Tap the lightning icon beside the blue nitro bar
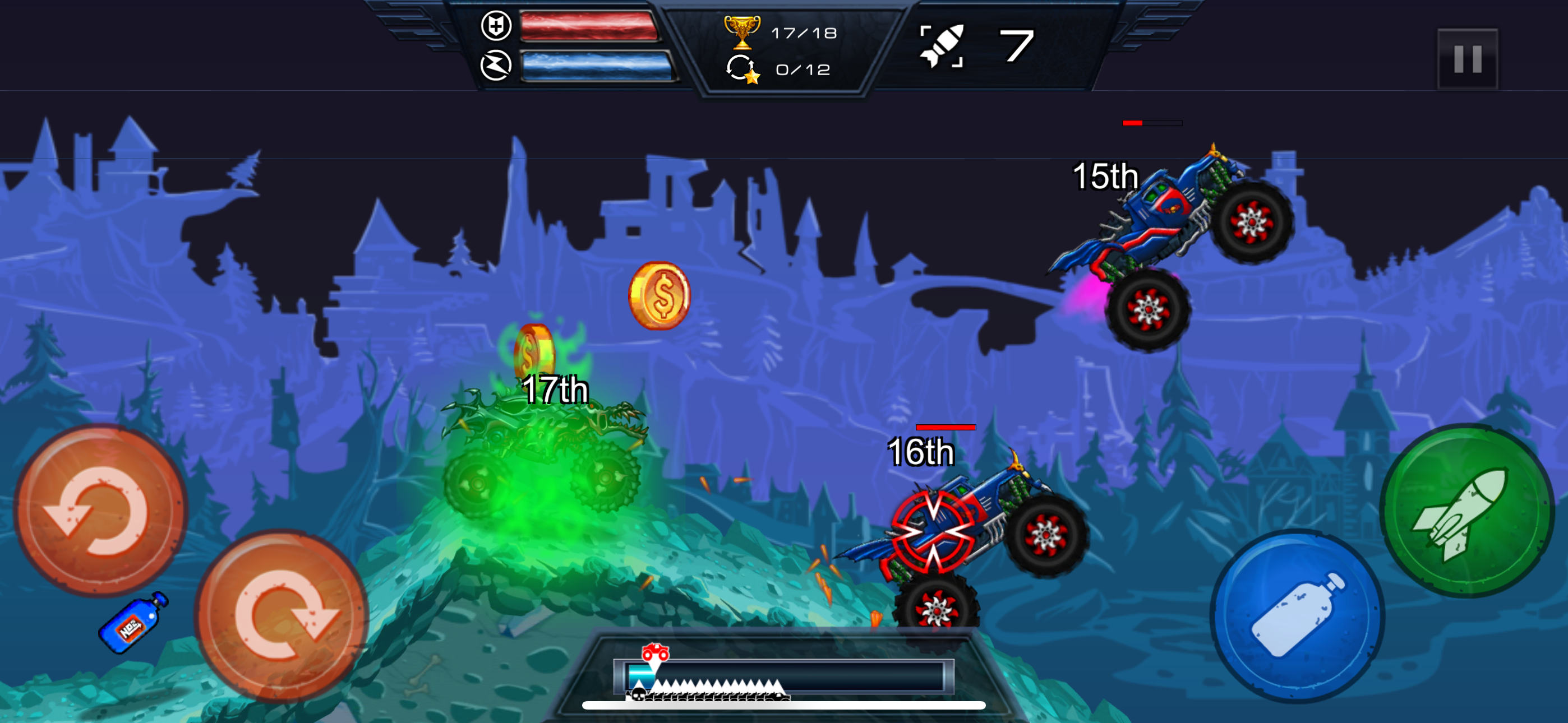 point(499,67)
